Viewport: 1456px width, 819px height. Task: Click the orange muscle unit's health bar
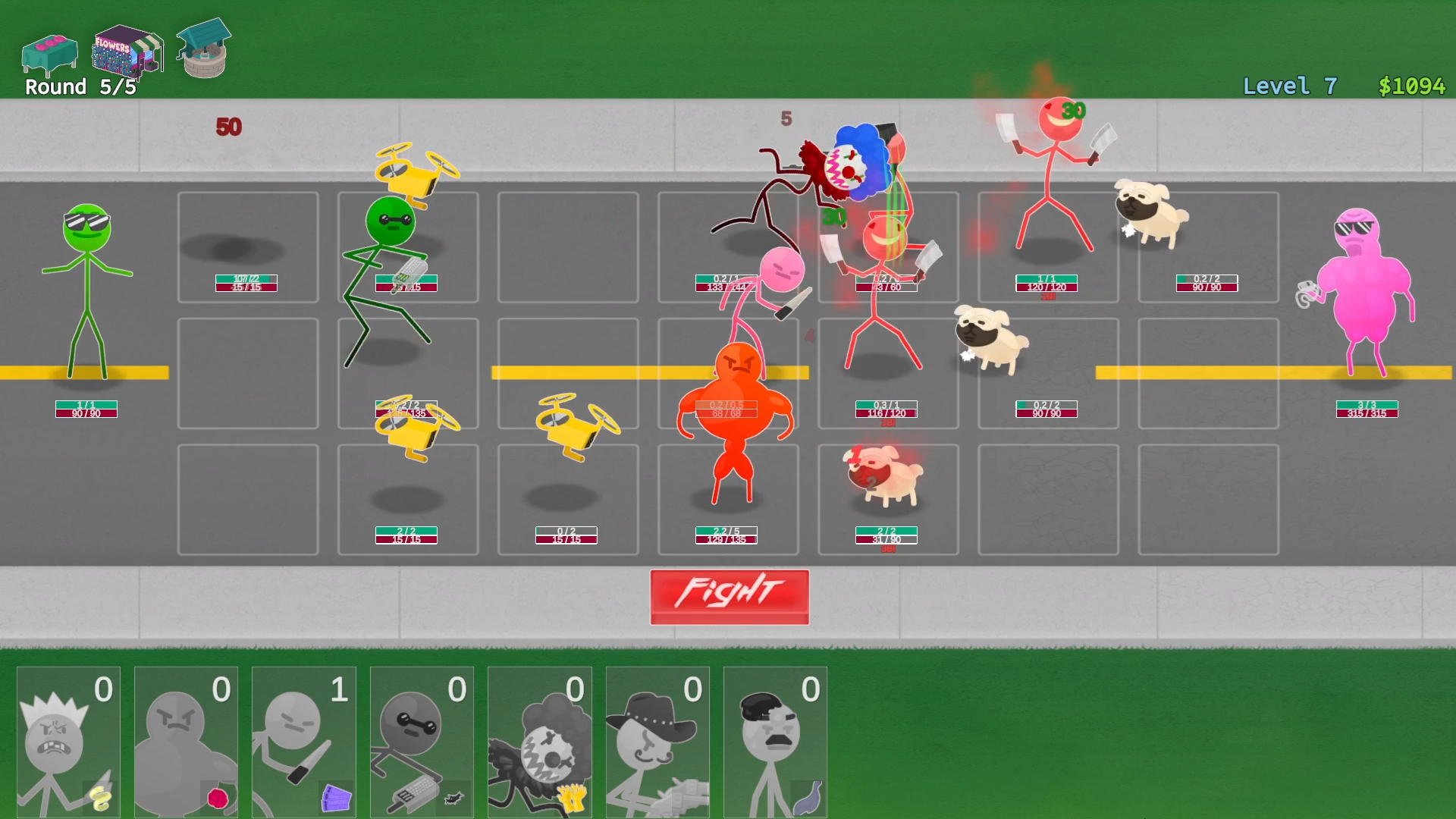[x=726, y=409]
